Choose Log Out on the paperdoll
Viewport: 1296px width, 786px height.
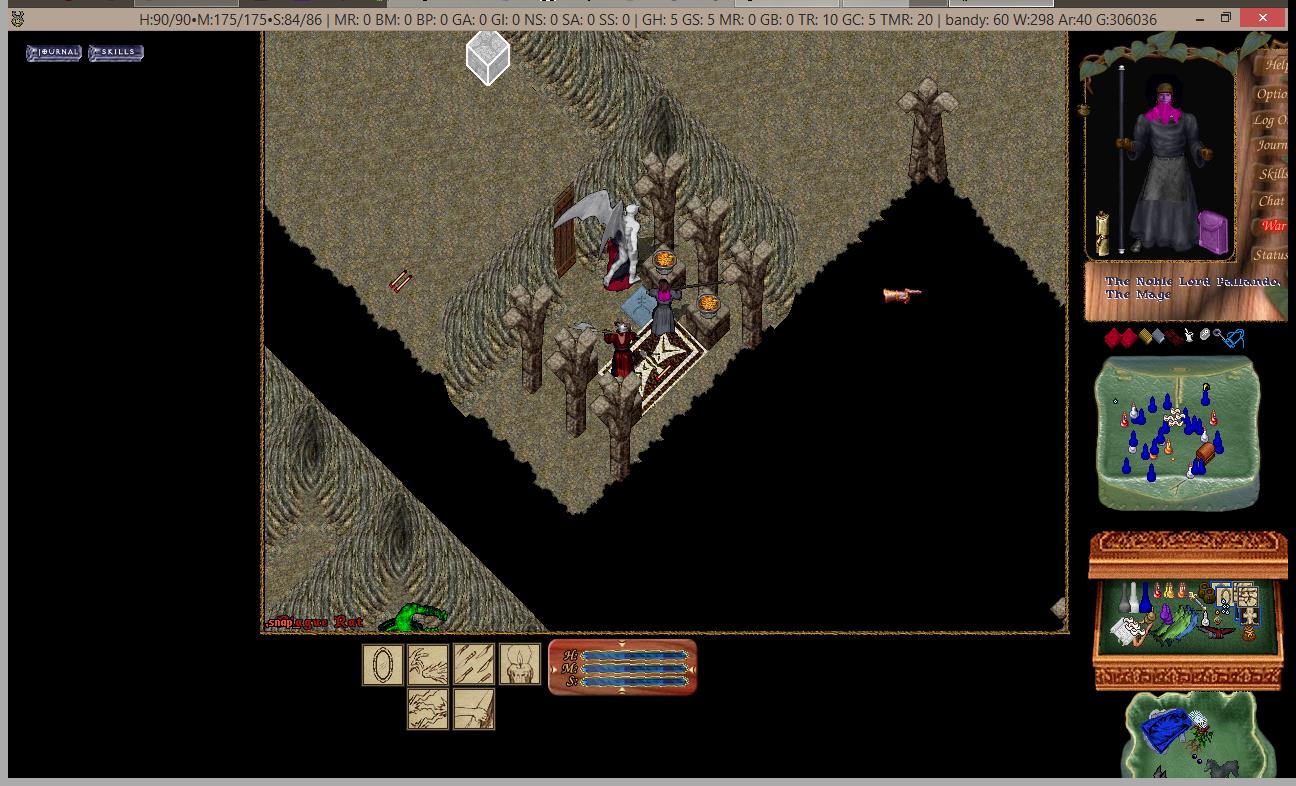(1271, 120)
